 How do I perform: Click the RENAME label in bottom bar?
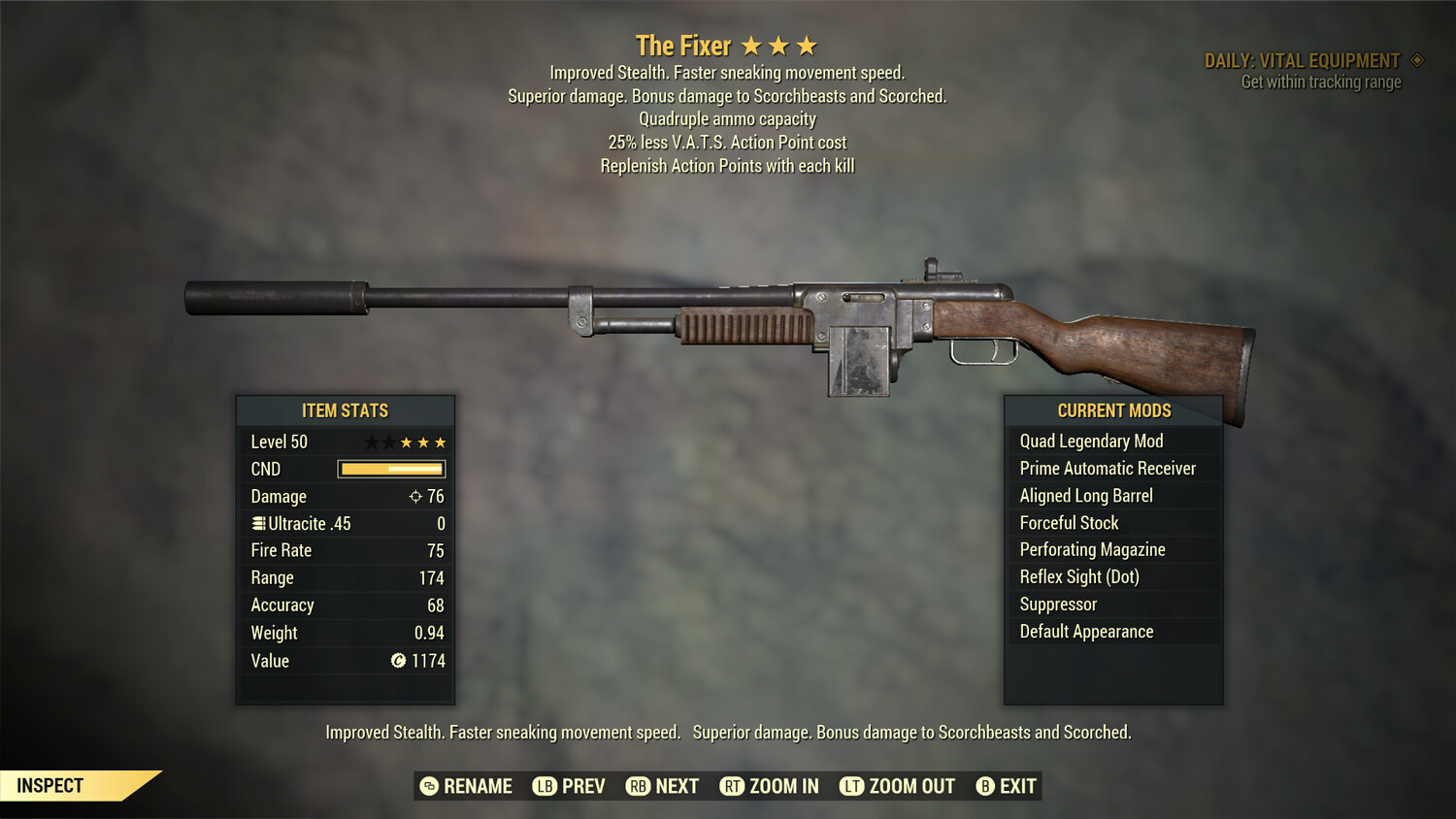tap(479, 786)
